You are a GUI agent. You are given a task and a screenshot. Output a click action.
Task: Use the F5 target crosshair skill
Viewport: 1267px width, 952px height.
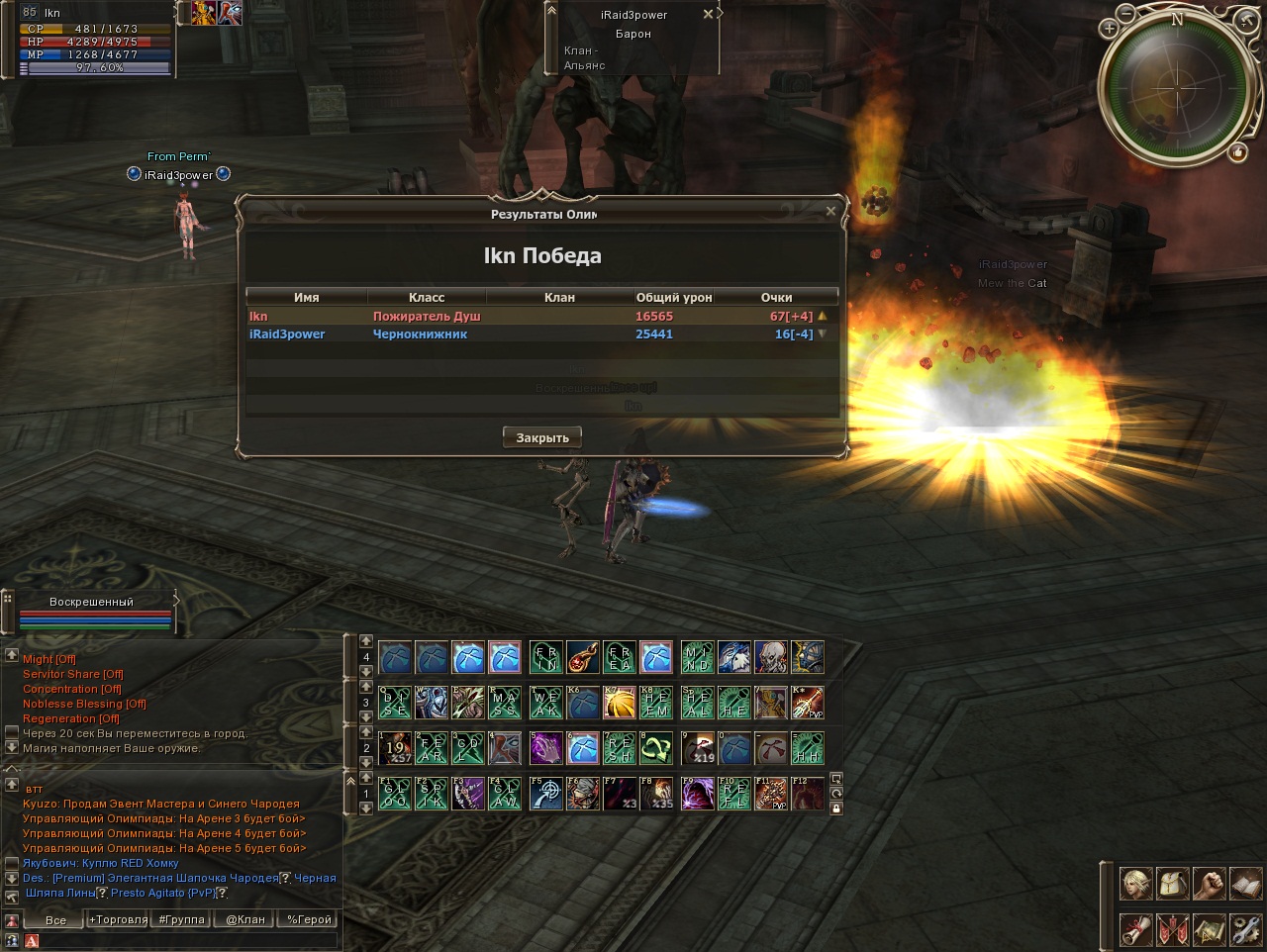[545, 794]
